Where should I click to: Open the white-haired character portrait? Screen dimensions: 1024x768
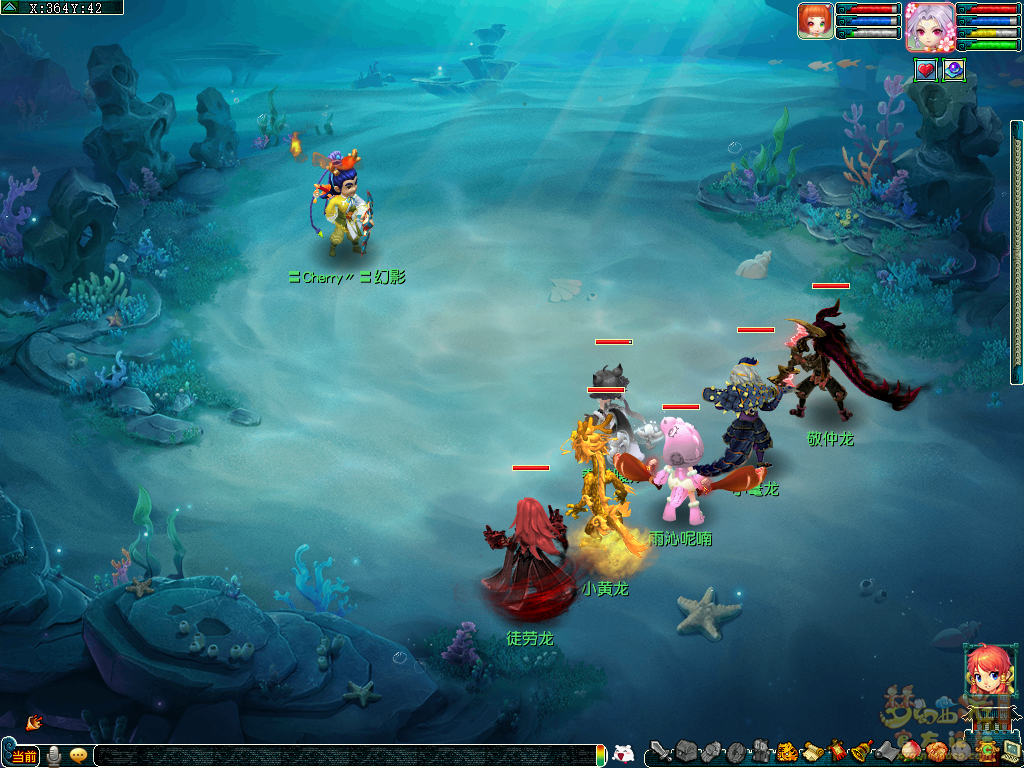[929, 26]
